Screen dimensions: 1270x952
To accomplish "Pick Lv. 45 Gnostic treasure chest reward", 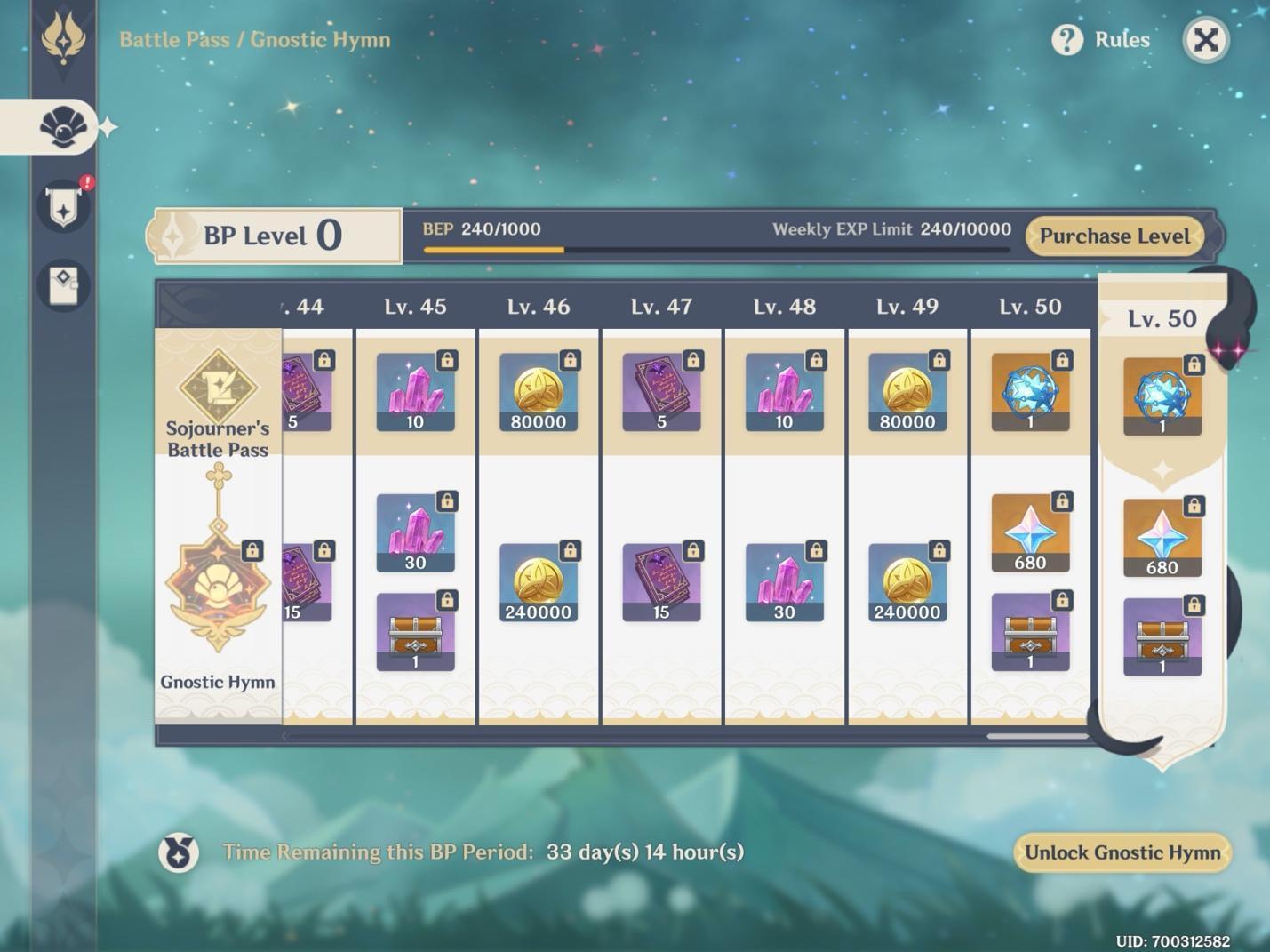I will (415, 632).
